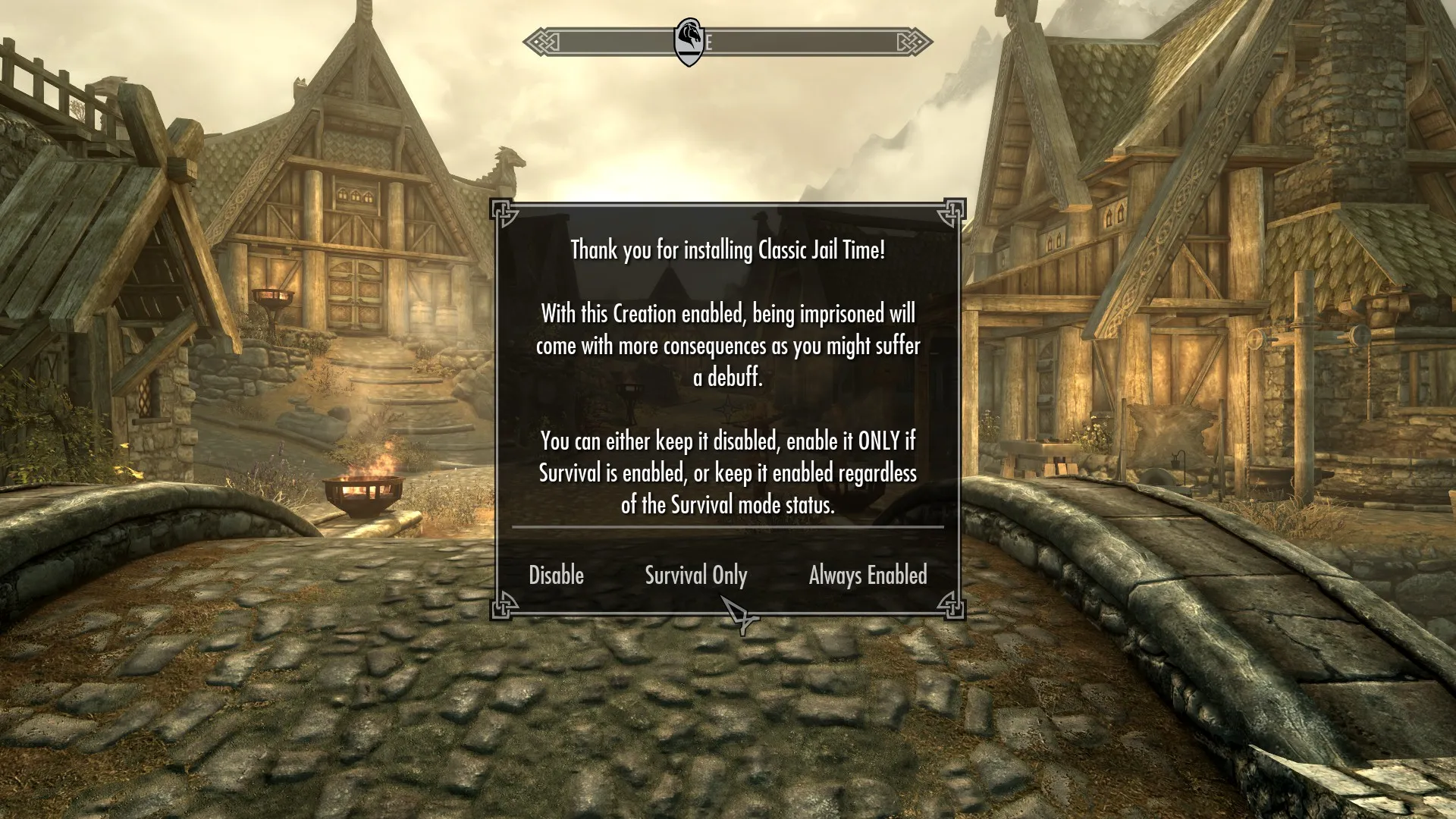This screenshot has height=819, width=1456.
Task: Choose the Disable option
Action: click(556, 576)
